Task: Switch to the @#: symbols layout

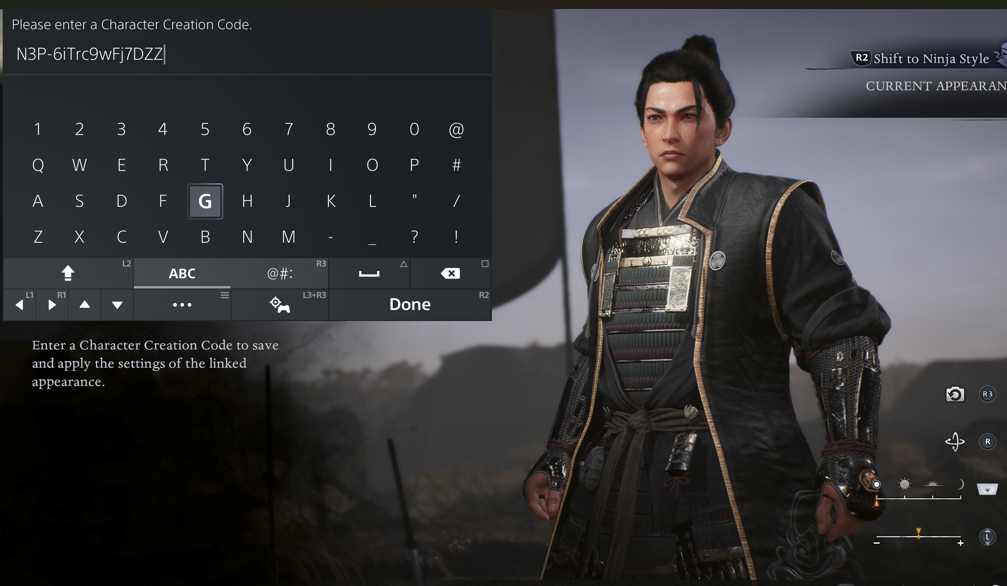Action: coord(279,273)
